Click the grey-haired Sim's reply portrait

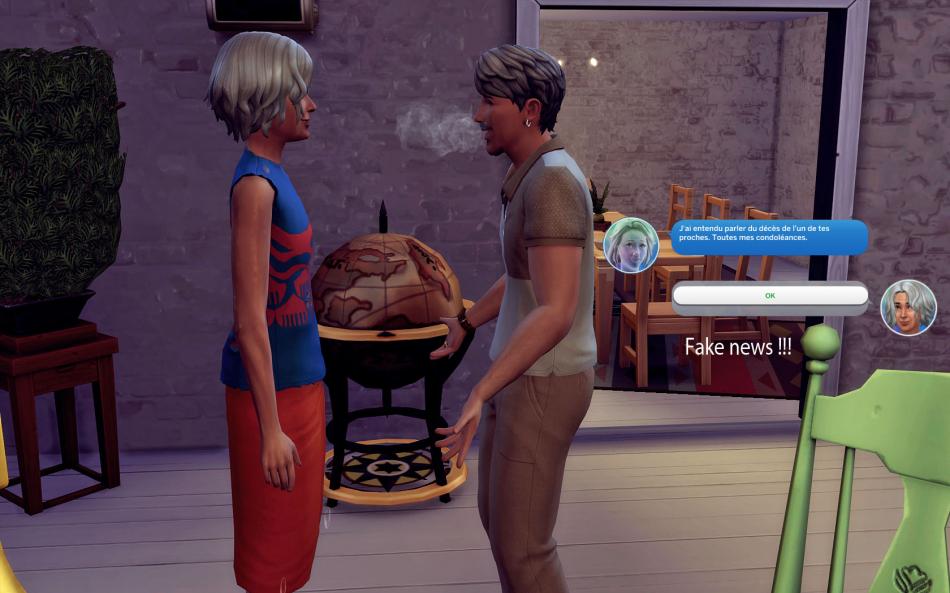(907, 308)
